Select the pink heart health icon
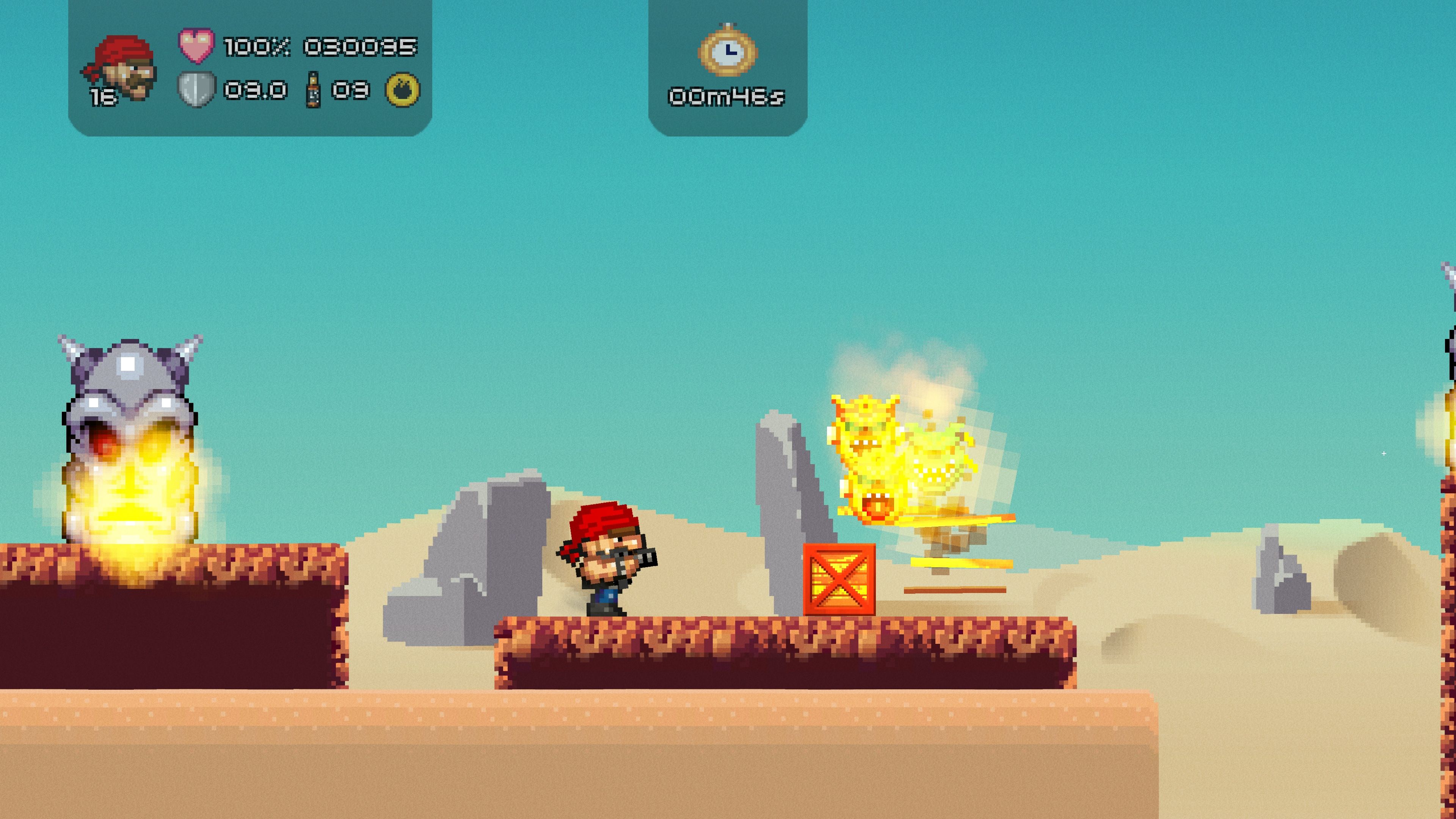Viewport: 1456px width, 819px height. click(196, 45)
